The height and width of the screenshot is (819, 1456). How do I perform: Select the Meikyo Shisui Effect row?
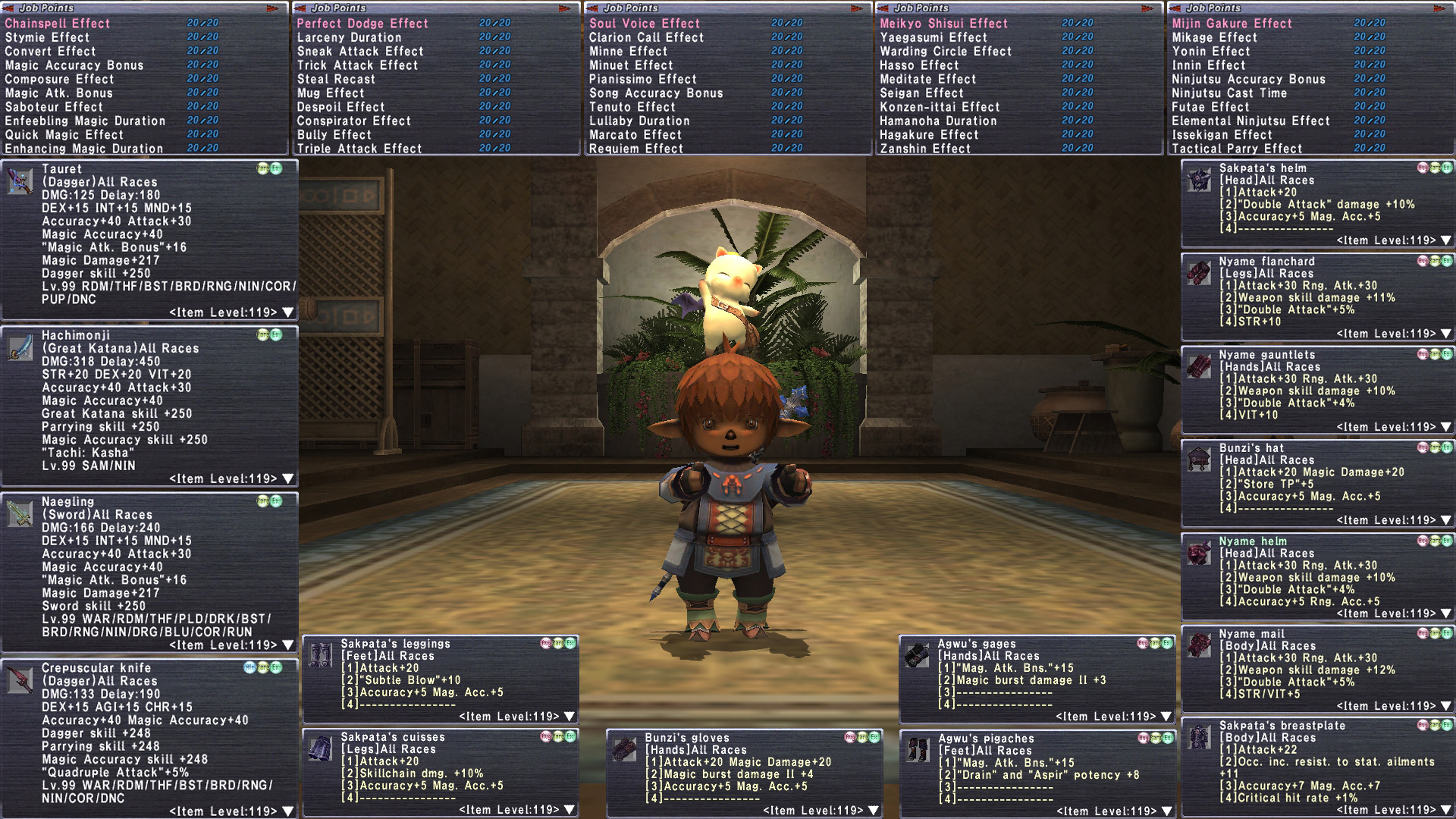943,24
